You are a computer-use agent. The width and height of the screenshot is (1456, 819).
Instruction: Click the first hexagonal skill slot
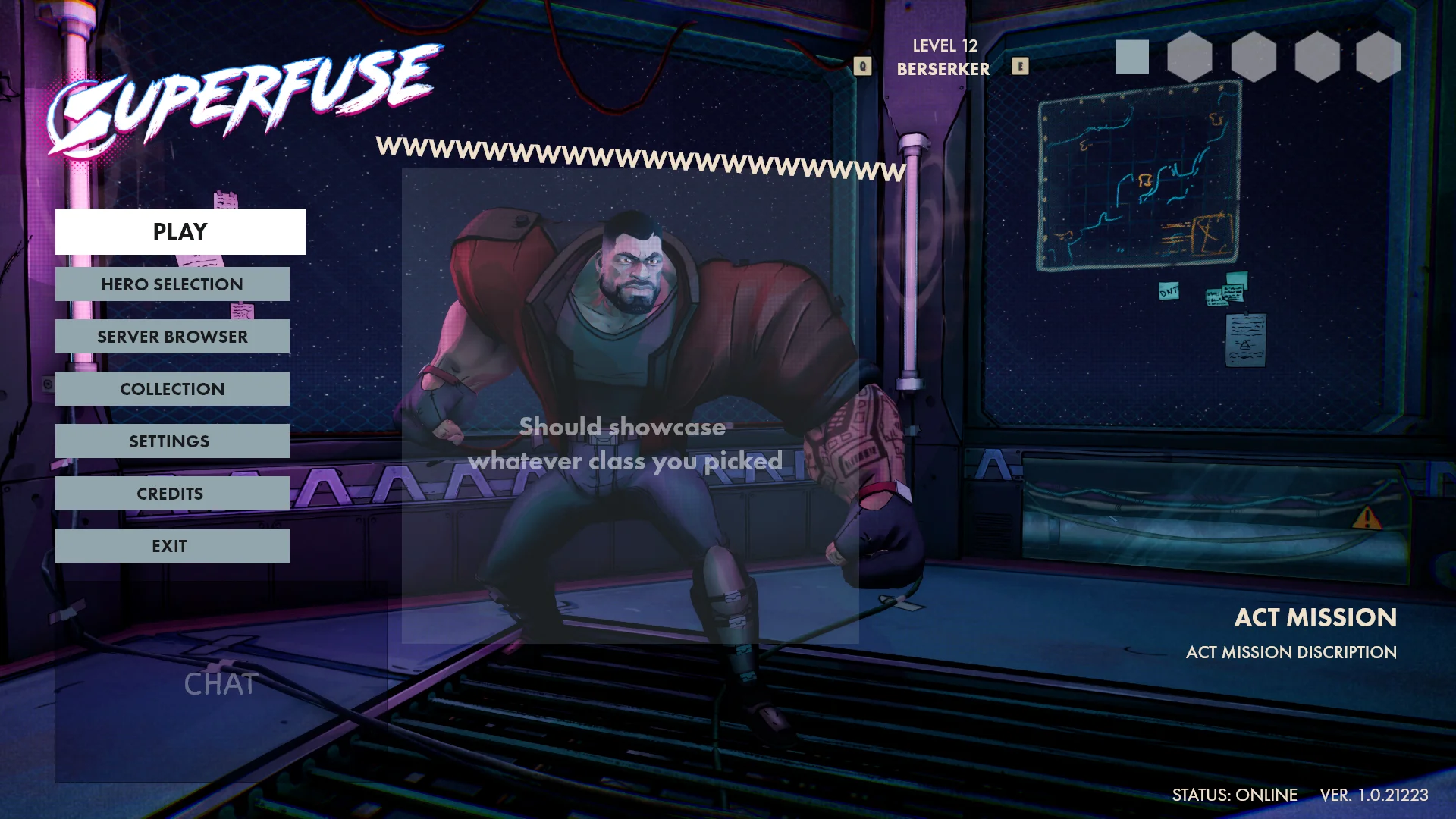coord(1191,58)
